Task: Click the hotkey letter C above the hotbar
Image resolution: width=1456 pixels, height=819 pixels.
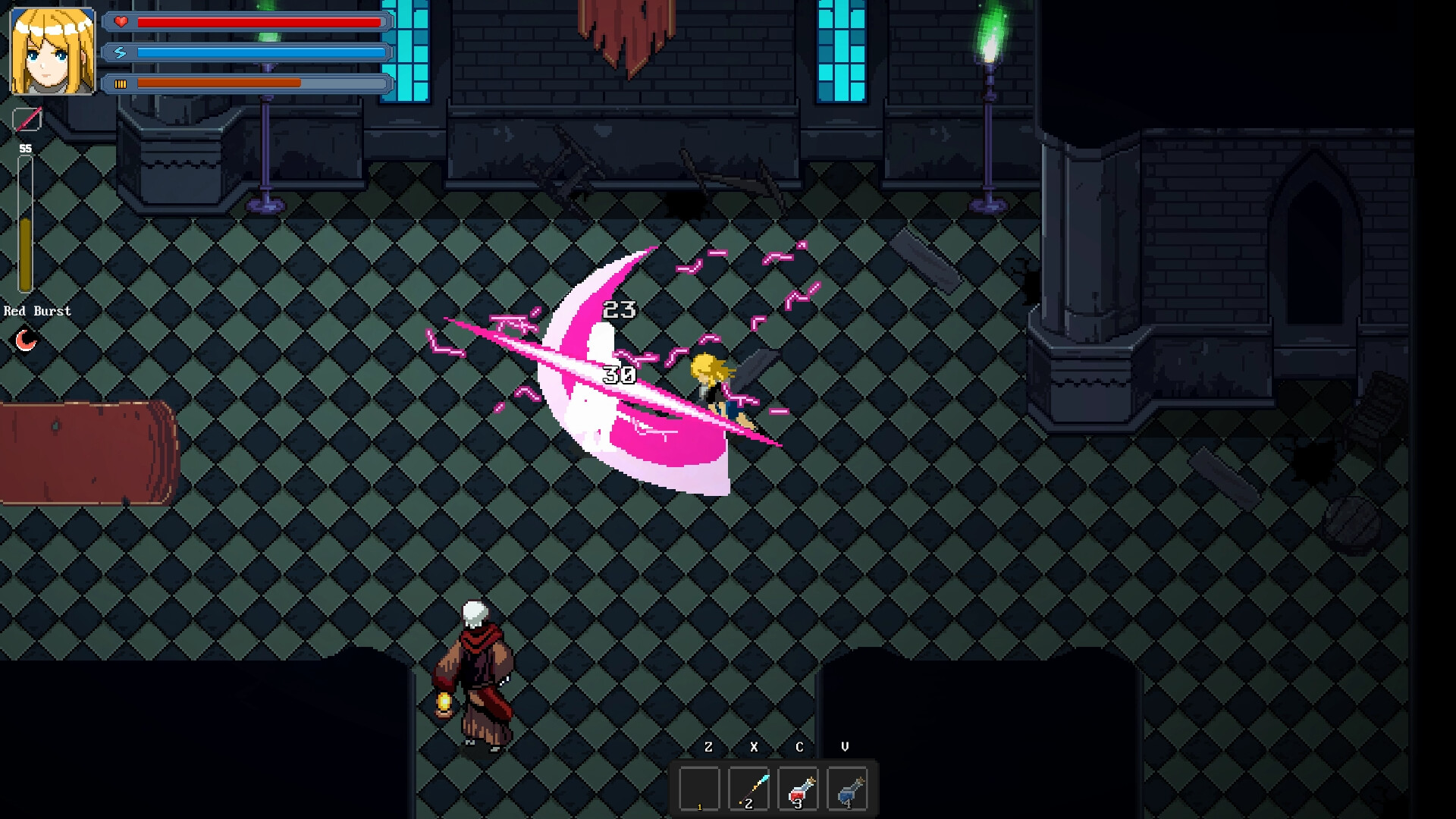Action: (799, 746)
